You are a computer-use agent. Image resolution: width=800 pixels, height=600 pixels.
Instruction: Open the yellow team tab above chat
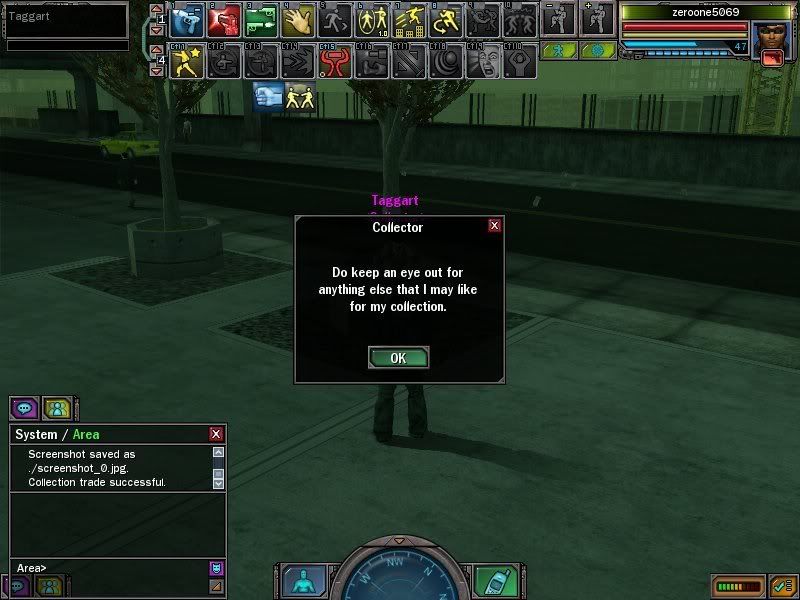[x=58, y=408]
